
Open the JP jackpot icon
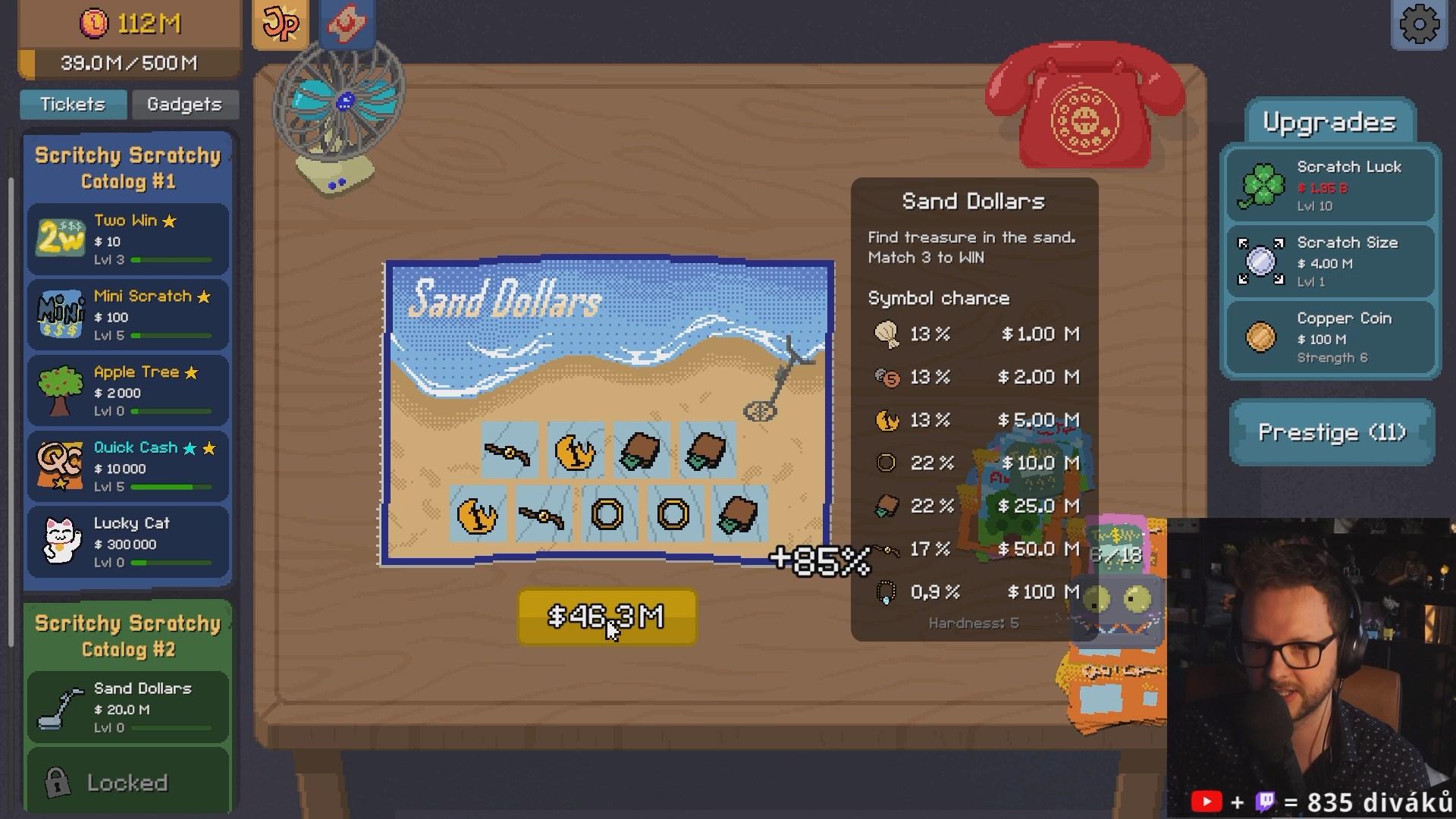coord(280,24)
